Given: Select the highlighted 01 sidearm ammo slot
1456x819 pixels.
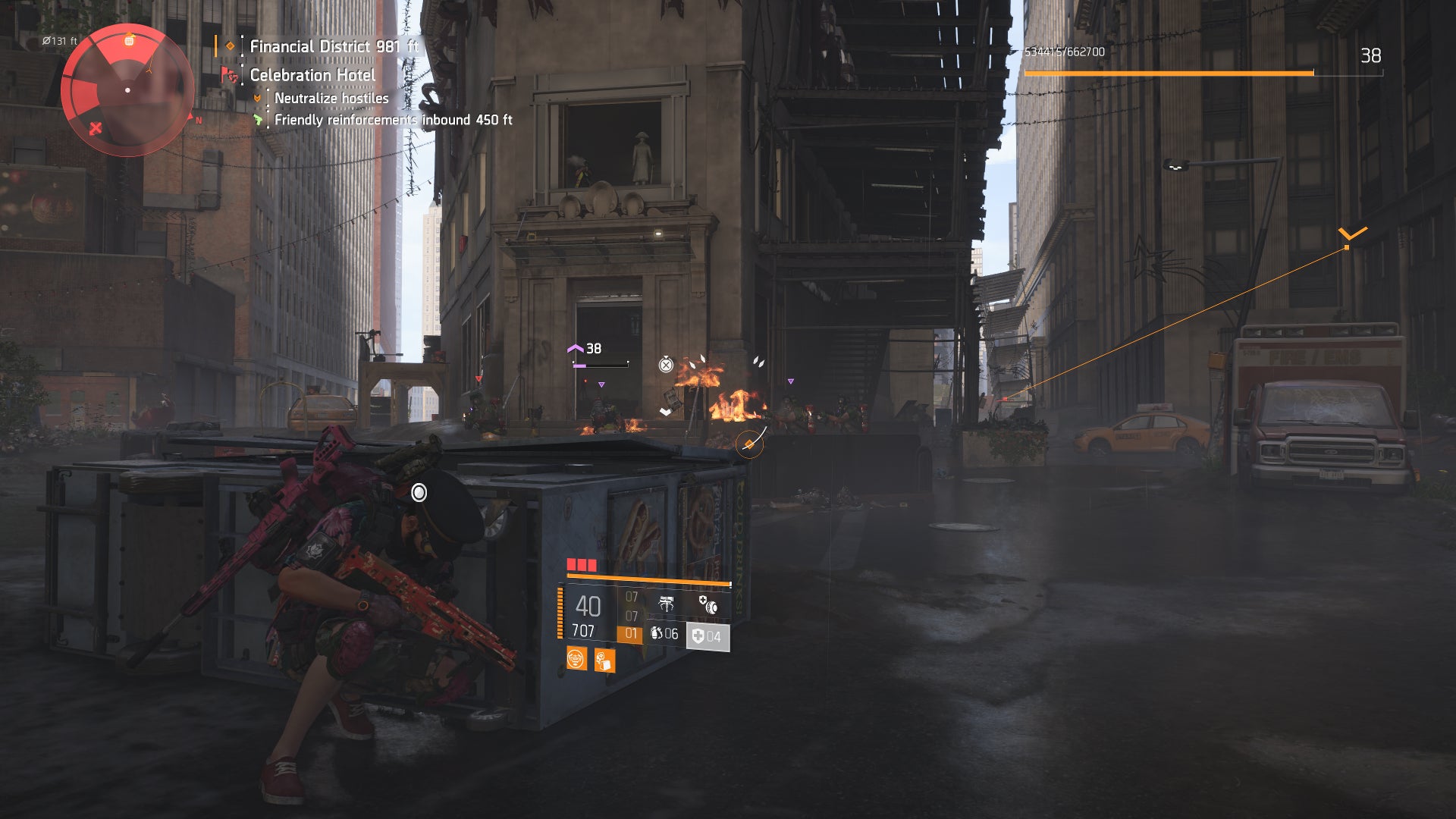Looking at the screenshot, I should (x=631, y=632).
